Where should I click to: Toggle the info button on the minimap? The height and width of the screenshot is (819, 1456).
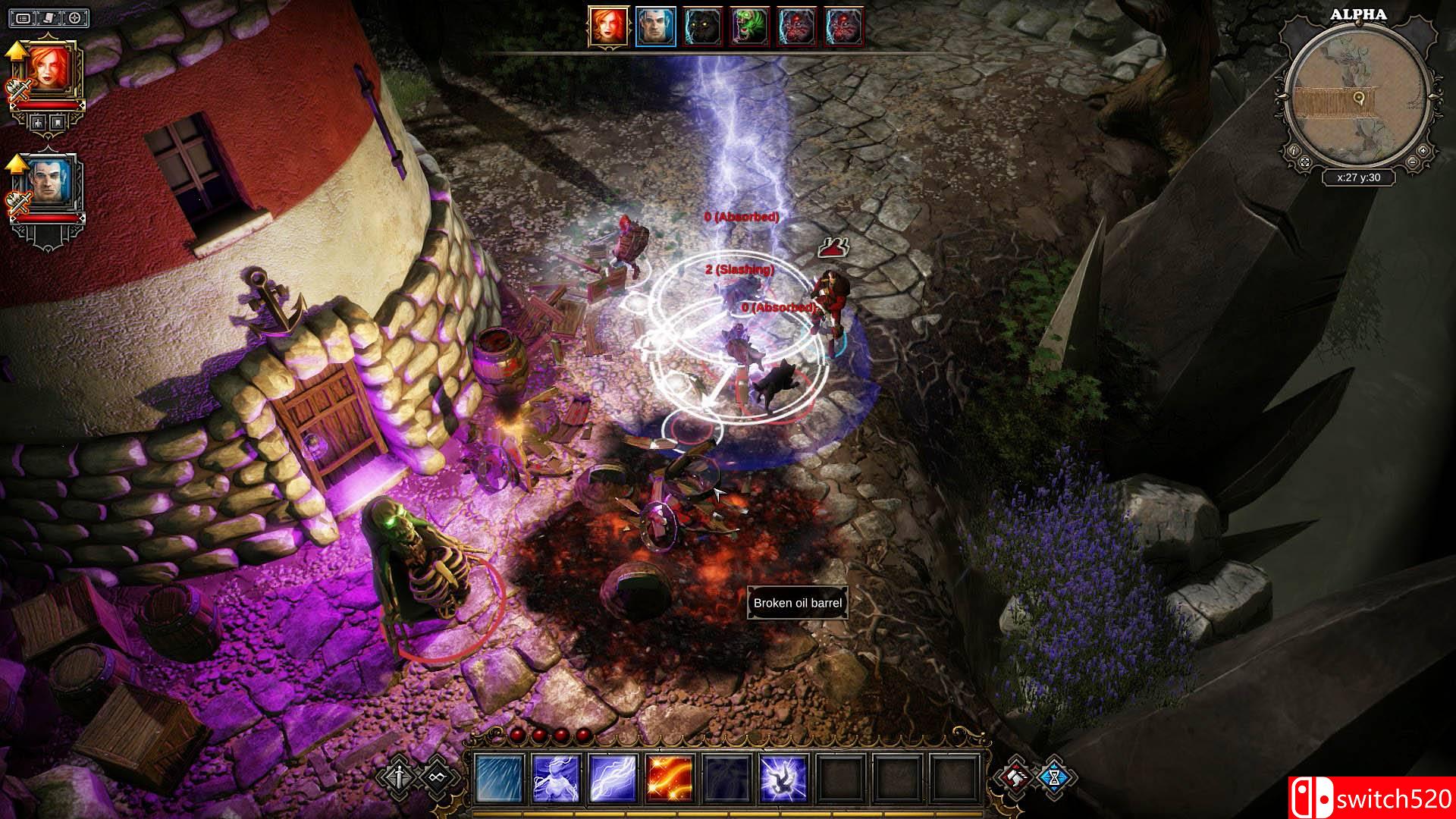1294,151
